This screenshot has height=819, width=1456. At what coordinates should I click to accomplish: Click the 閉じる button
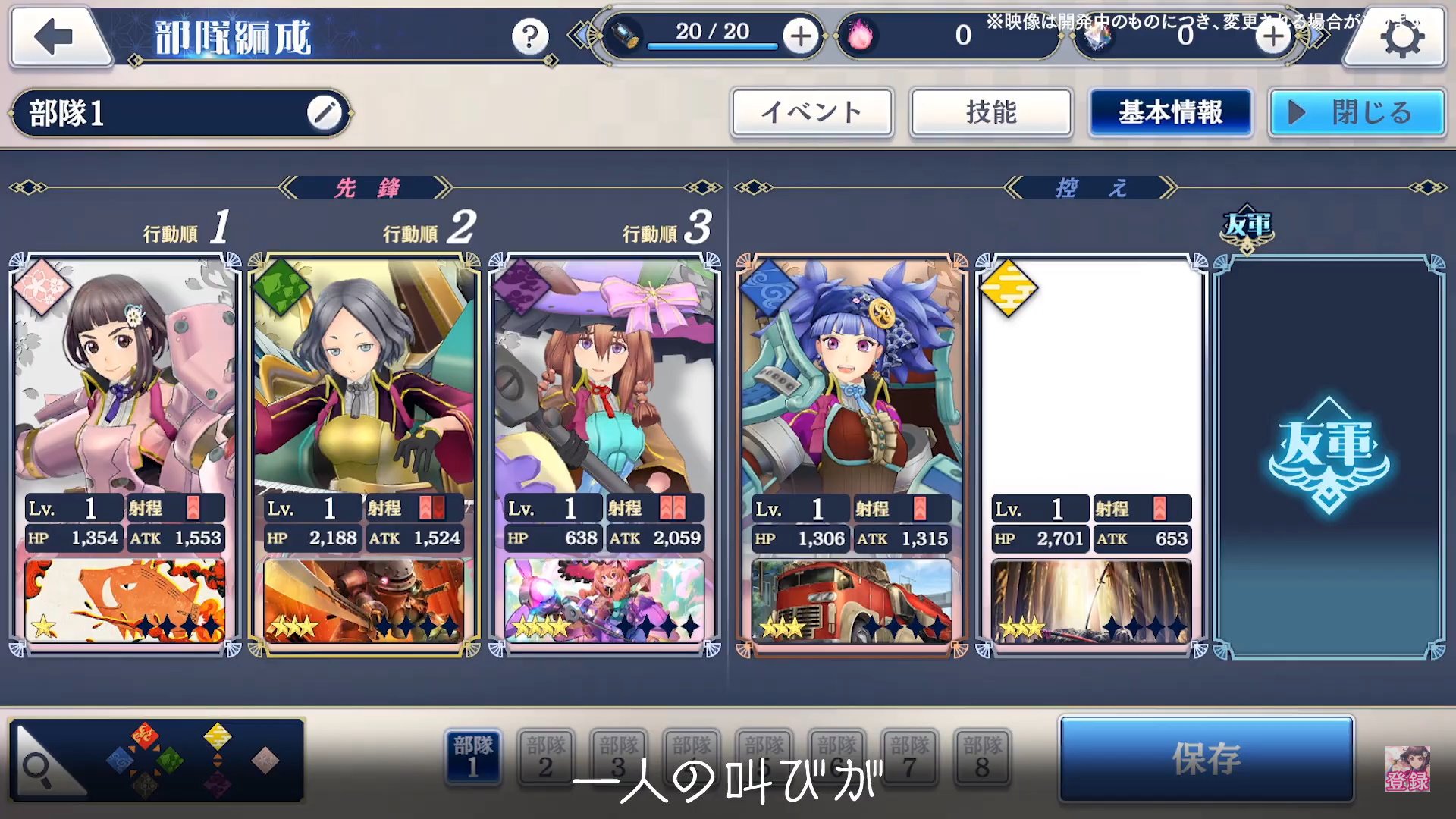point(1357,113)
